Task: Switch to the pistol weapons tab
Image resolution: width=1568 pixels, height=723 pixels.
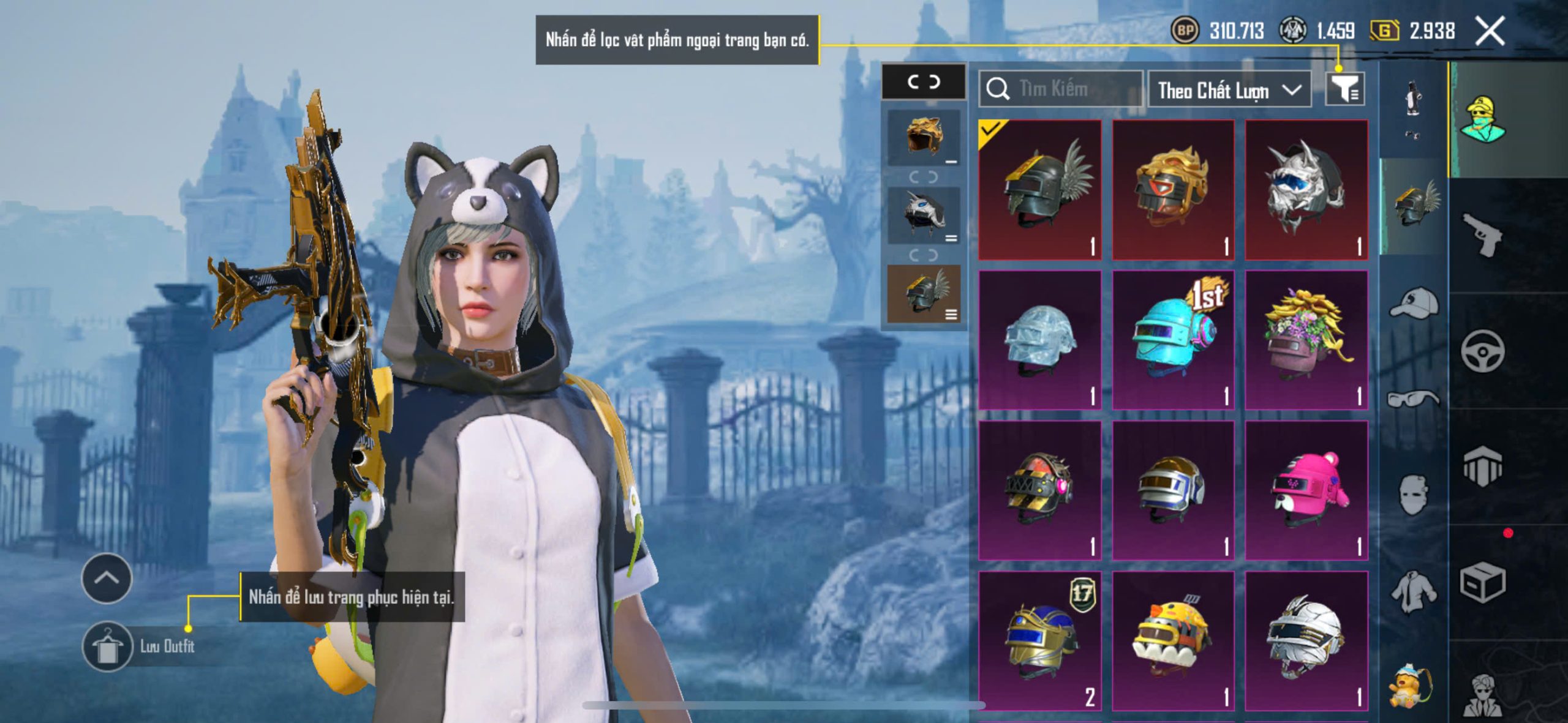Action: pos(1482,234)
